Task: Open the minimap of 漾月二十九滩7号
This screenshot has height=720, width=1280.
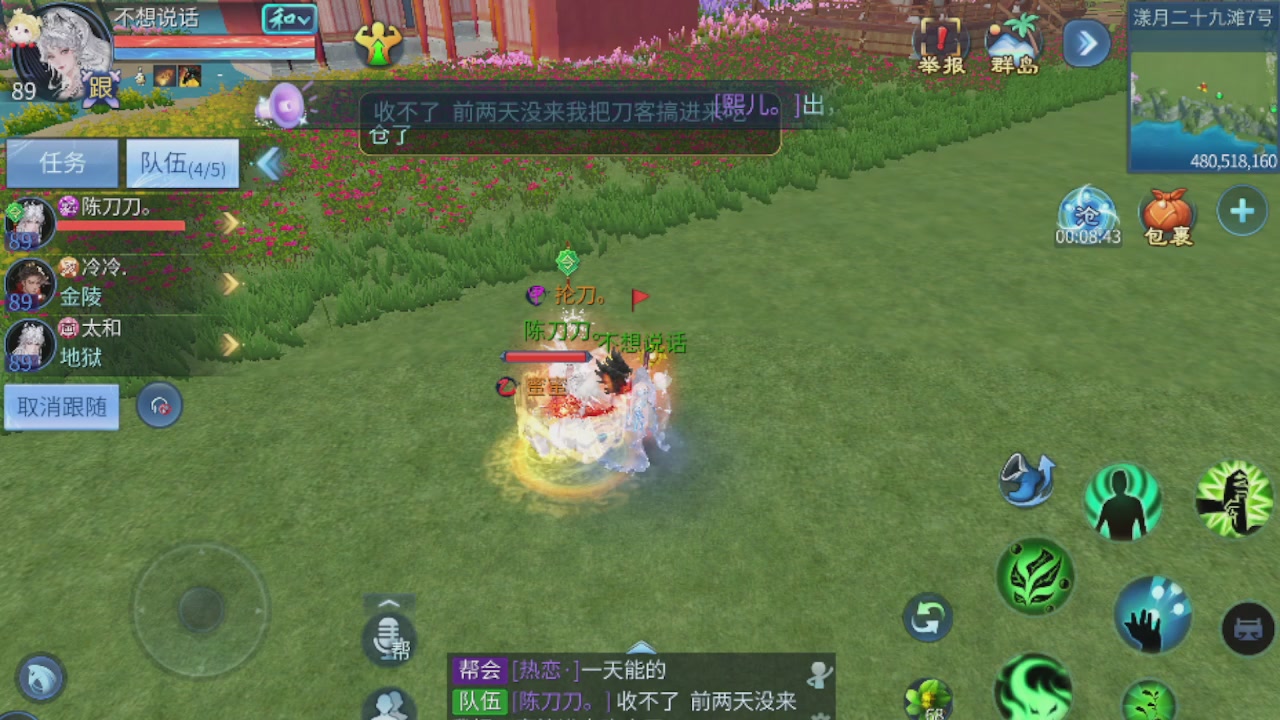Action: pyautogui.click(x=1205, y=95)
